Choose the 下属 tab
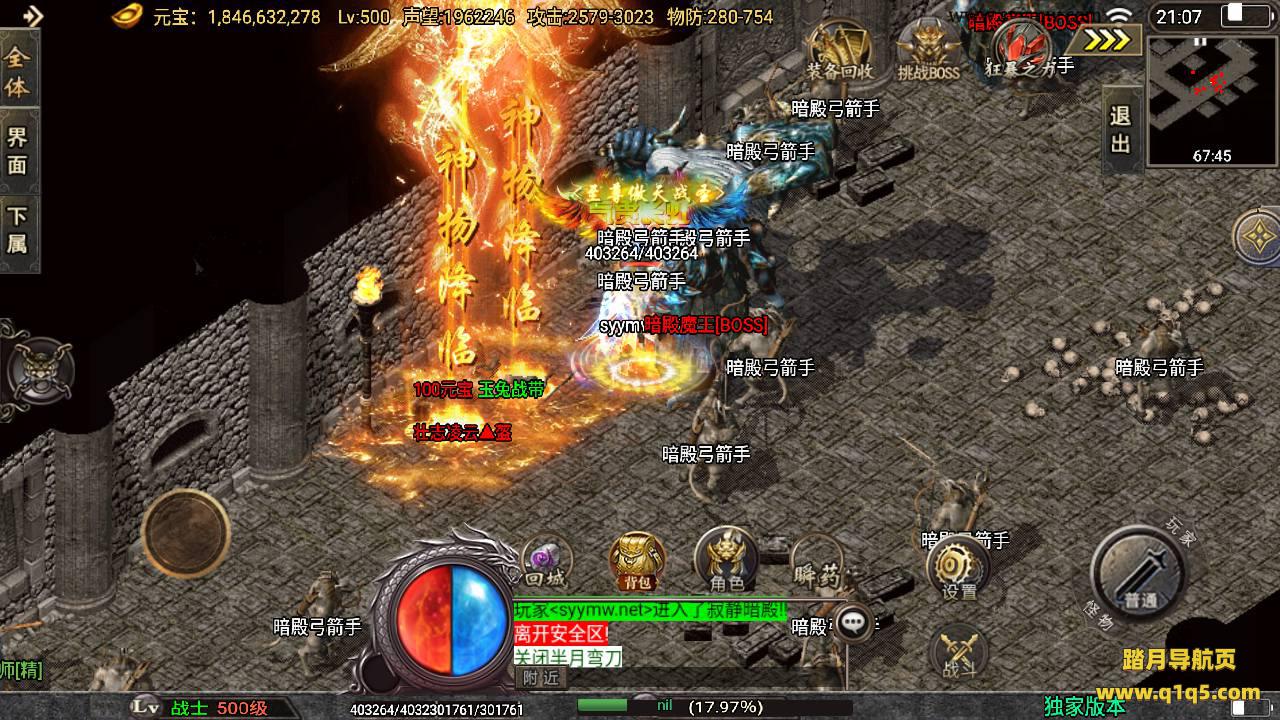Image resolution: width=1280 pixels, height=720 pixels. [18, 229]
